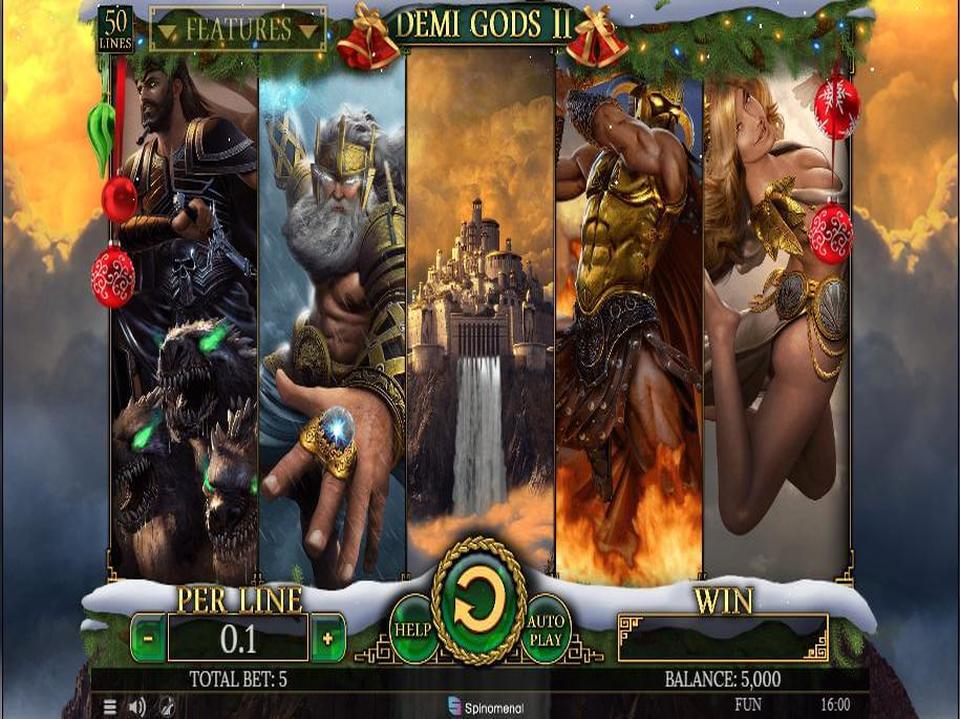Toggle the sound speaker icon

(137, 706)
